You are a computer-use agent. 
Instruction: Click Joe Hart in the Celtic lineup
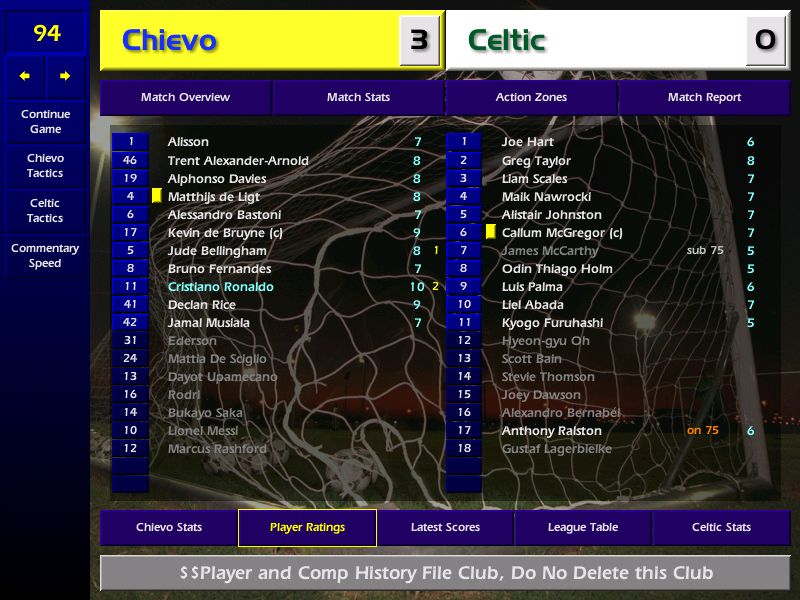tap(527, 142)
